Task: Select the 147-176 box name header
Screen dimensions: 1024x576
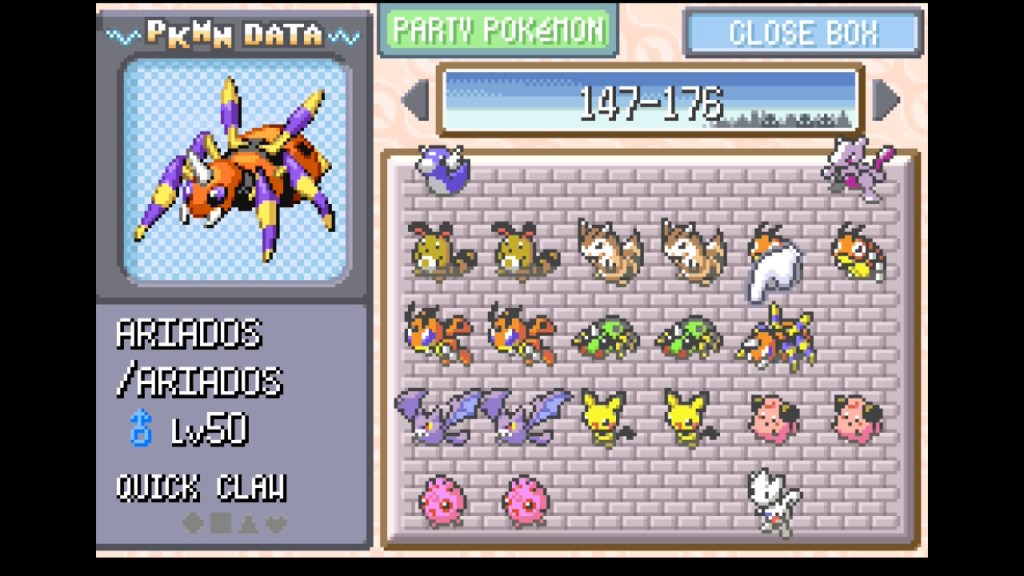Action: pyautogui.click(x=650, y=101)
